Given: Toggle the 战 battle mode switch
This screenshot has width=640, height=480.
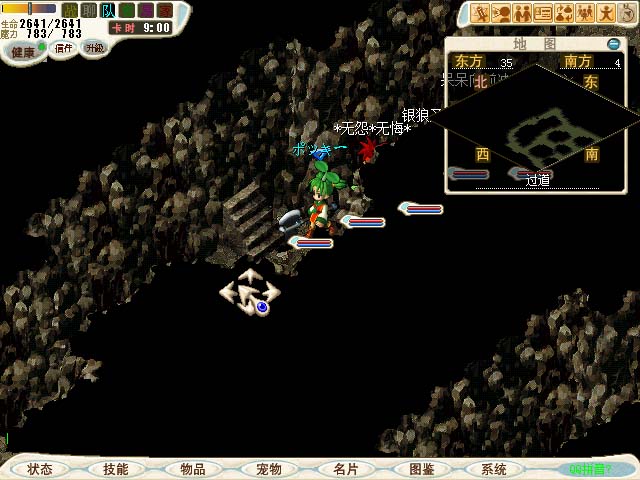Looking at the screenshot, I should [70, 10].
